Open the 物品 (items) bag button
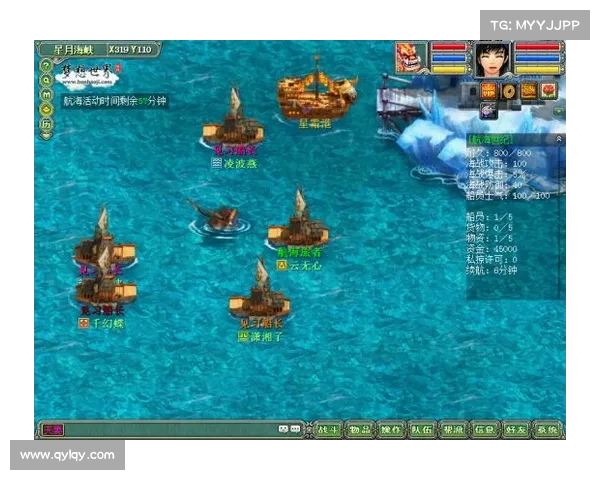The image size is (600, 480). pyautogui.click(x=360, y=430)
